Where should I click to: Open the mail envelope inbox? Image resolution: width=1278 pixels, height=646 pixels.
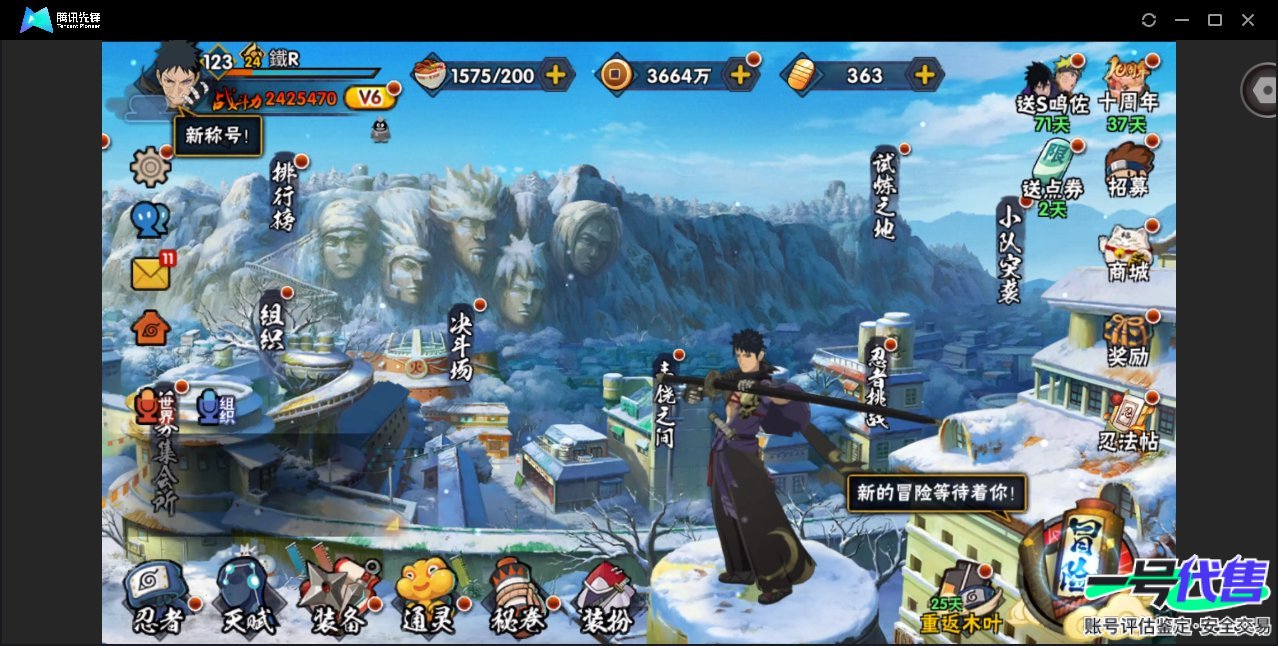(x=151, y=273)
